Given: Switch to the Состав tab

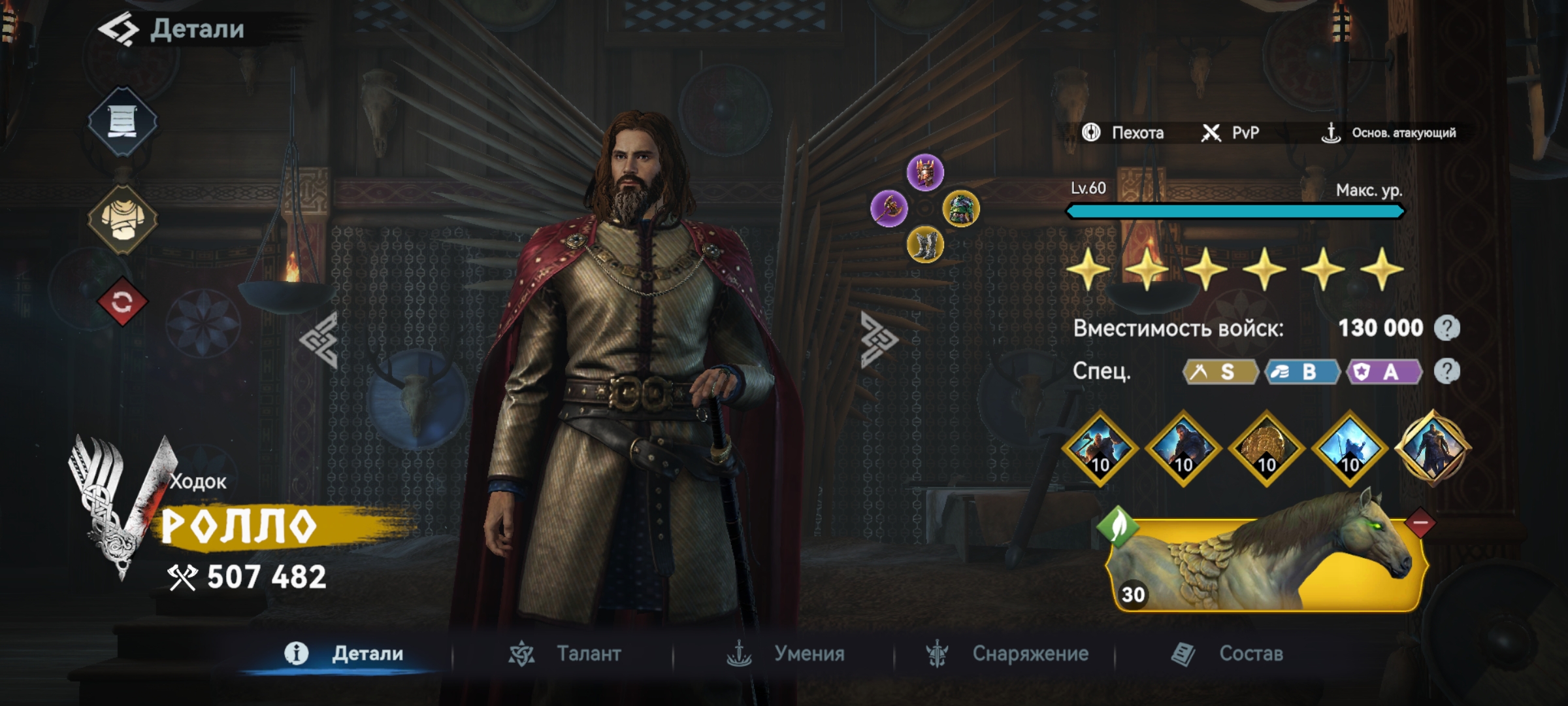Looking at the screenshot, I should click(x=1228, y=654).
